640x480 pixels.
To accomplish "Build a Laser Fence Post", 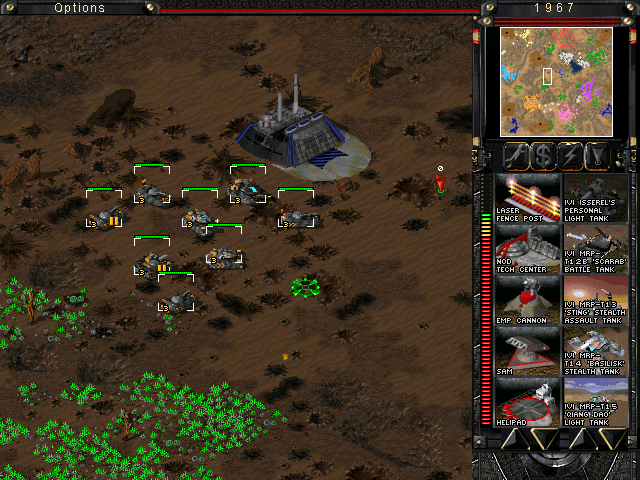I will tap(527, 198).
